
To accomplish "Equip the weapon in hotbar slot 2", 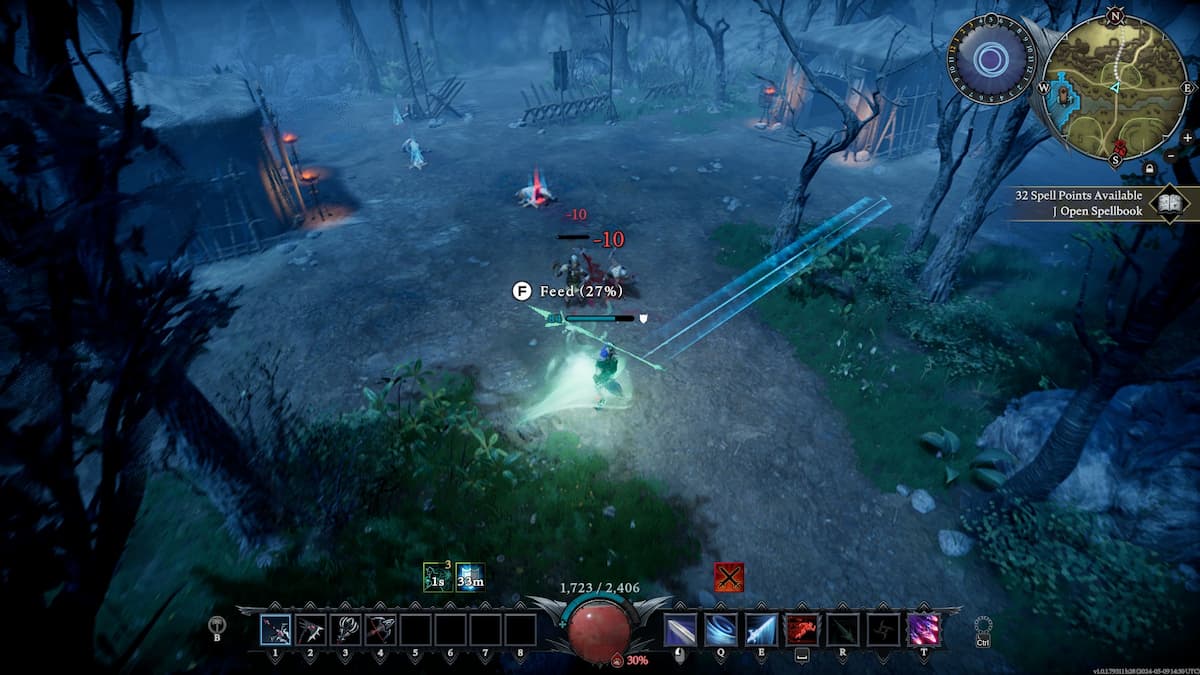I will tap(310, 630).
